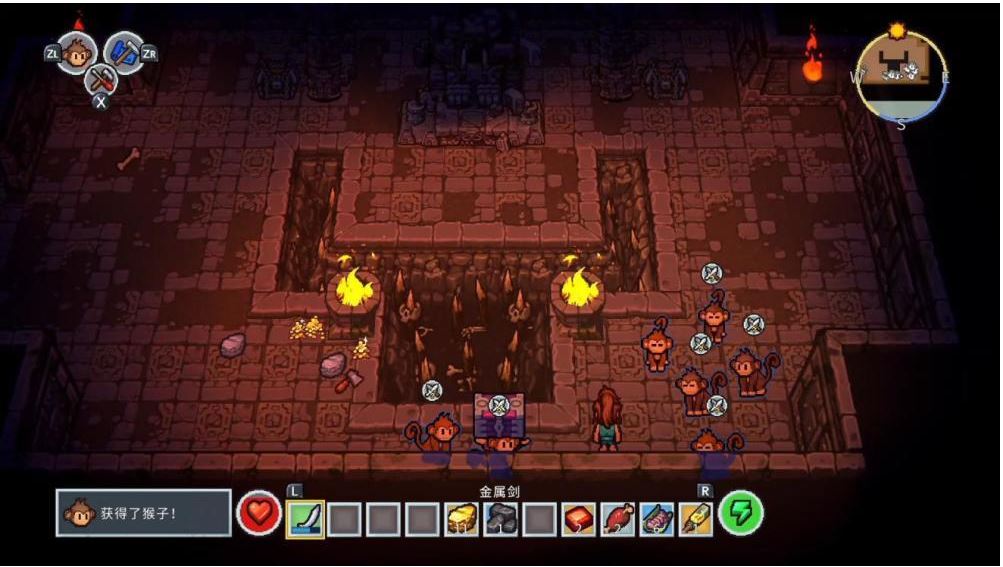The width and height of the screenshot is (1003, 567).
Task: Click the monkey obtained notification box
Action: tap(143, 514)
